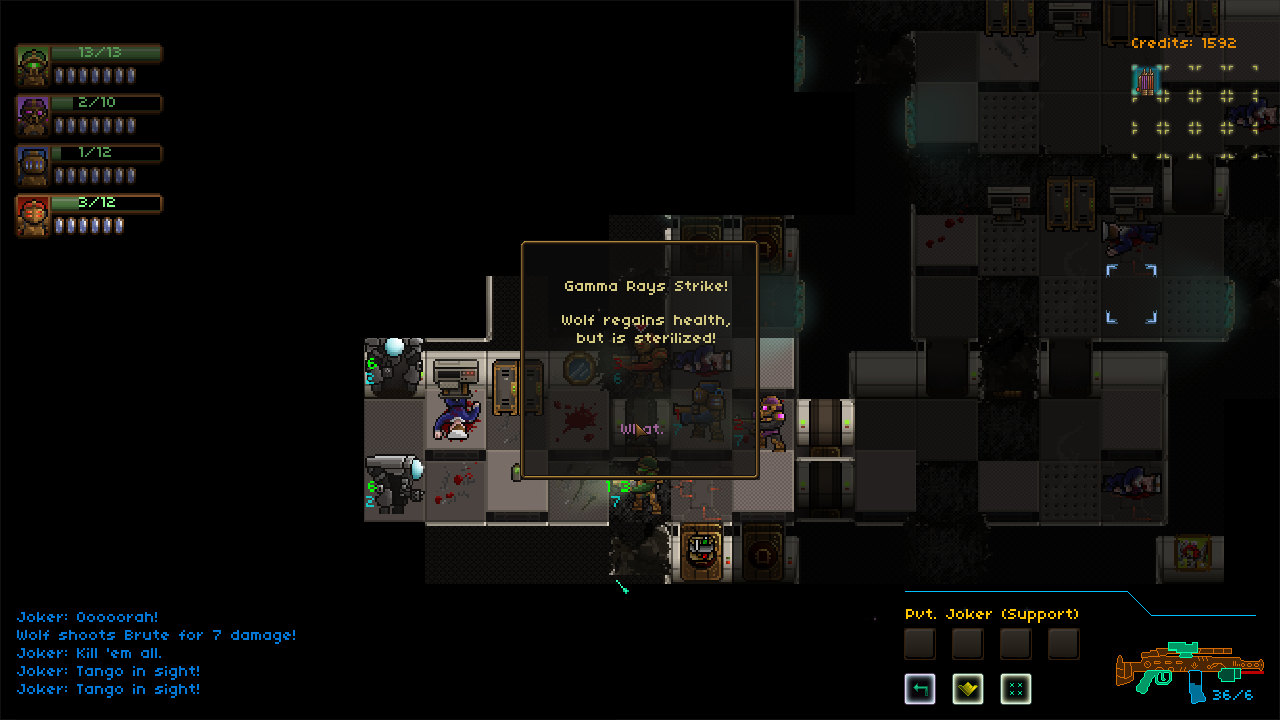Activate the yellow chevron rank button
The height and width of the screenshot is (720, 1280).
(x=967, y=688)
